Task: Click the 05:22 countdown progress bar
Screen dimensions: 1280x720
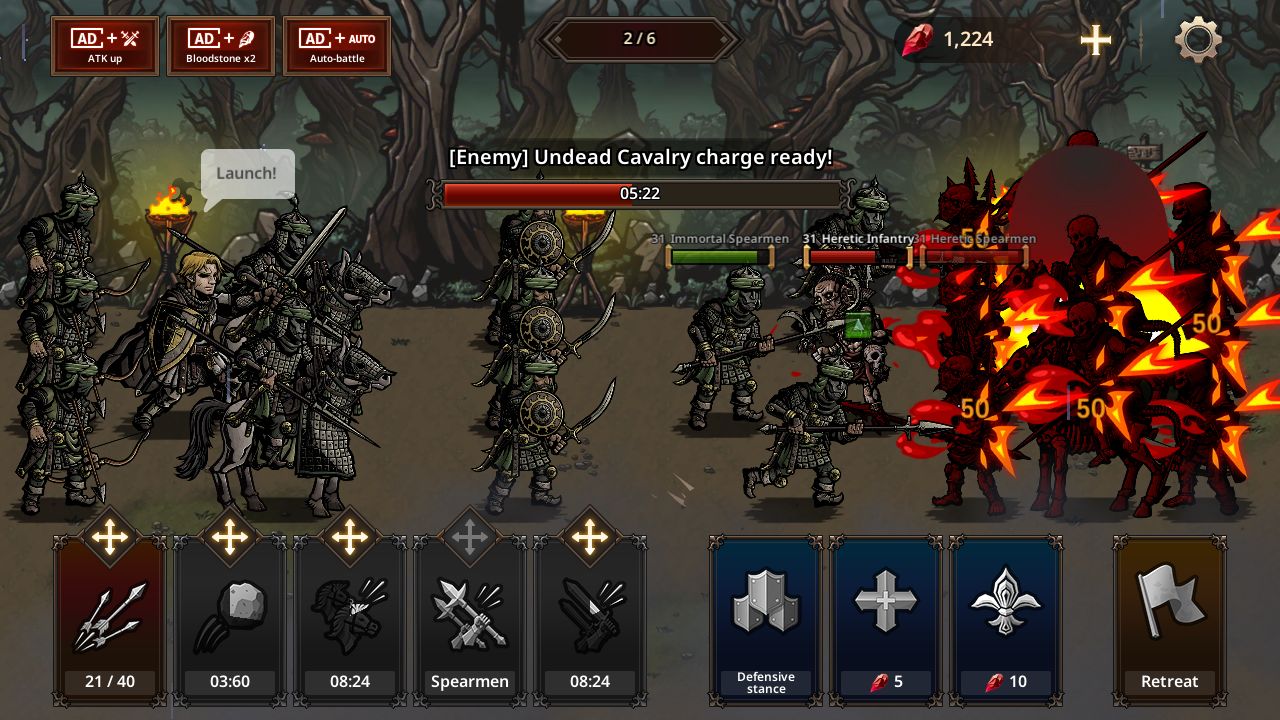Action: coord(640,194)
